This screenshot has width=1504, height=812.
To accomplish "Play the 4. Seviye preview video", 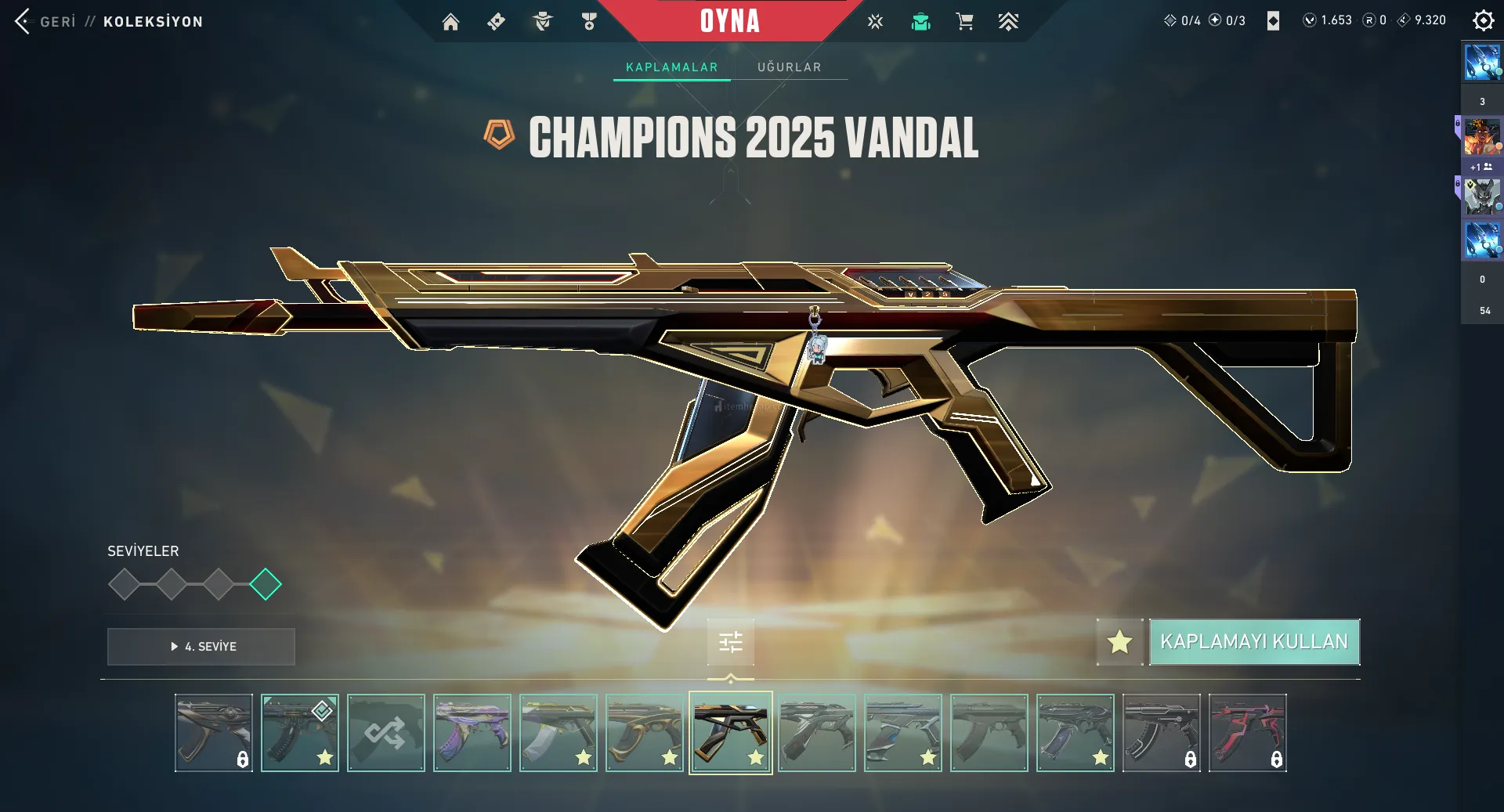I will (201, 647).
